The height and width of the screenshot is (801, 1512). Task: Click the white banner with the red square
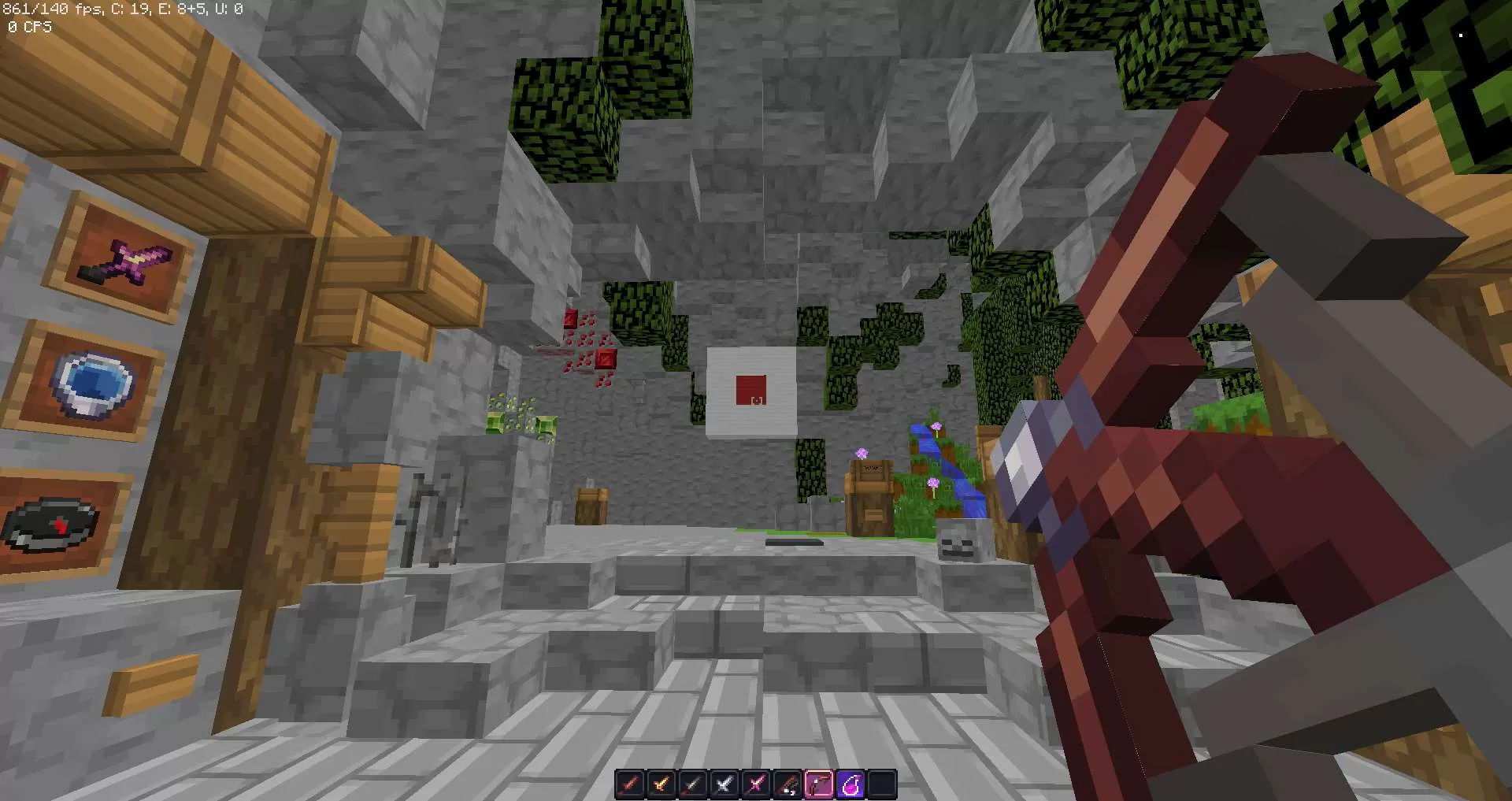[x=752, y=390]
